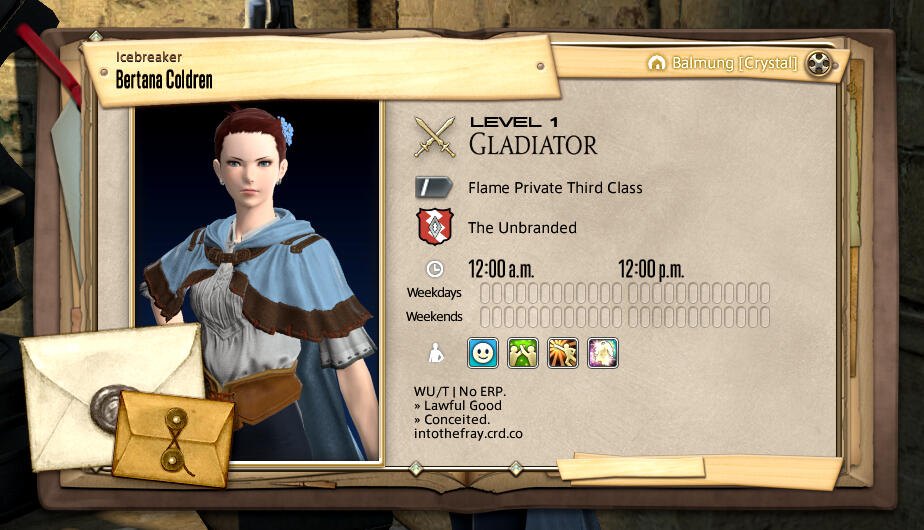Choose the orange sword-slash activity icon
Viewport: 924px width, 530px height.
click(563, 352)
